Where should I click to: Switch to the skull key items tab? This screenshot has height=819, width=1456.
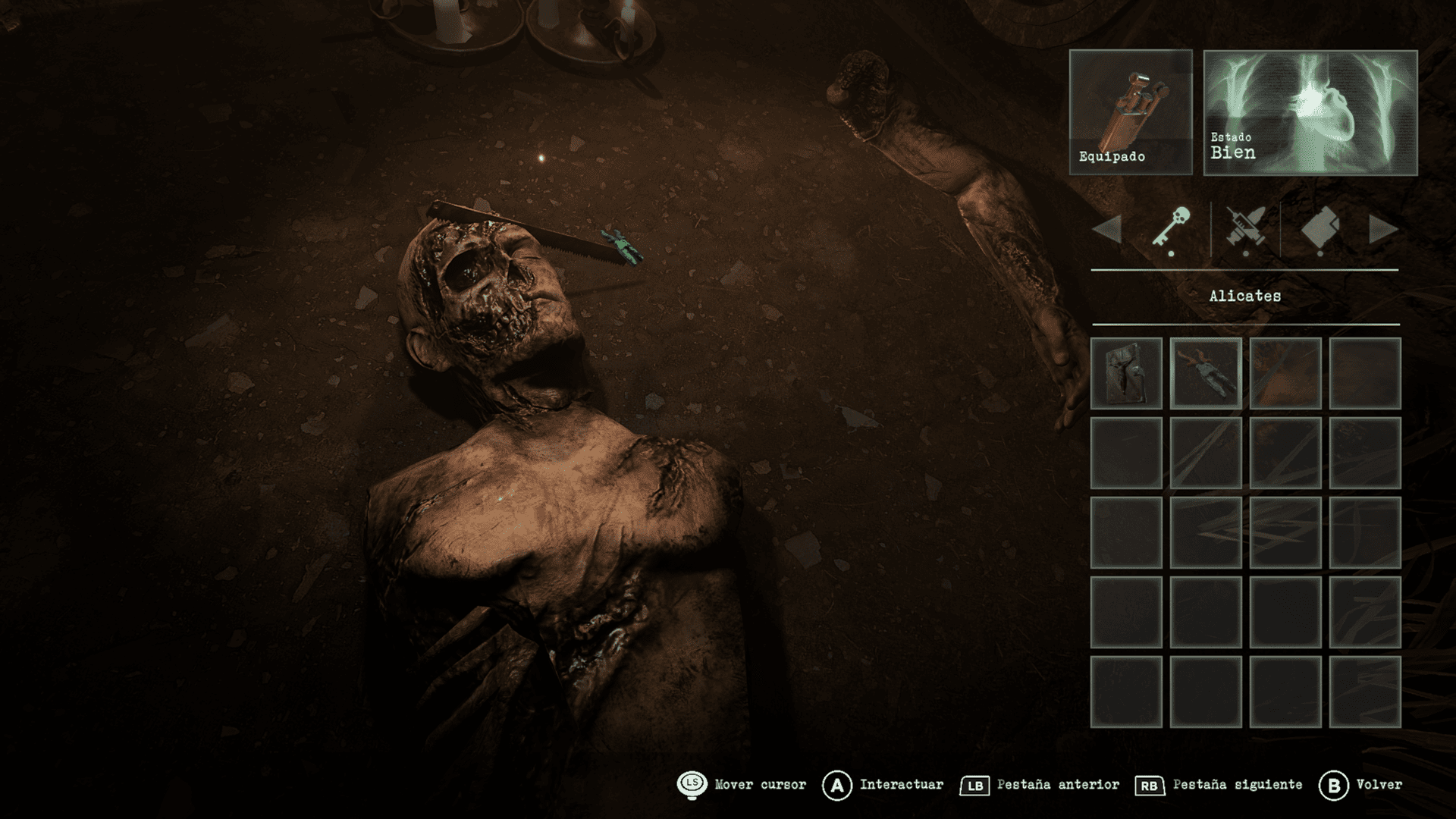[1172, 229]
